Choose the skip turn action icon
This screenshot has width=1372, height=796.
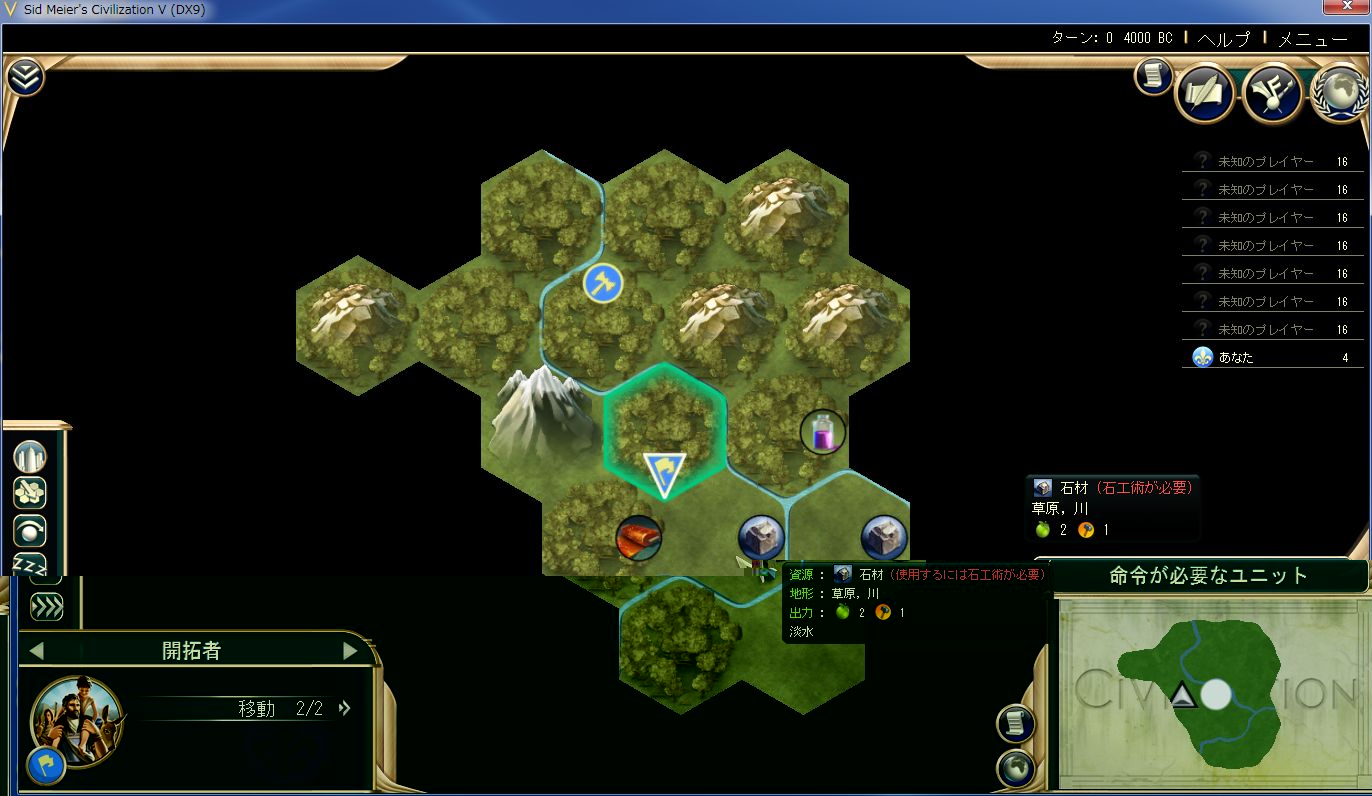pyautogui.click(x=30, y=530)
